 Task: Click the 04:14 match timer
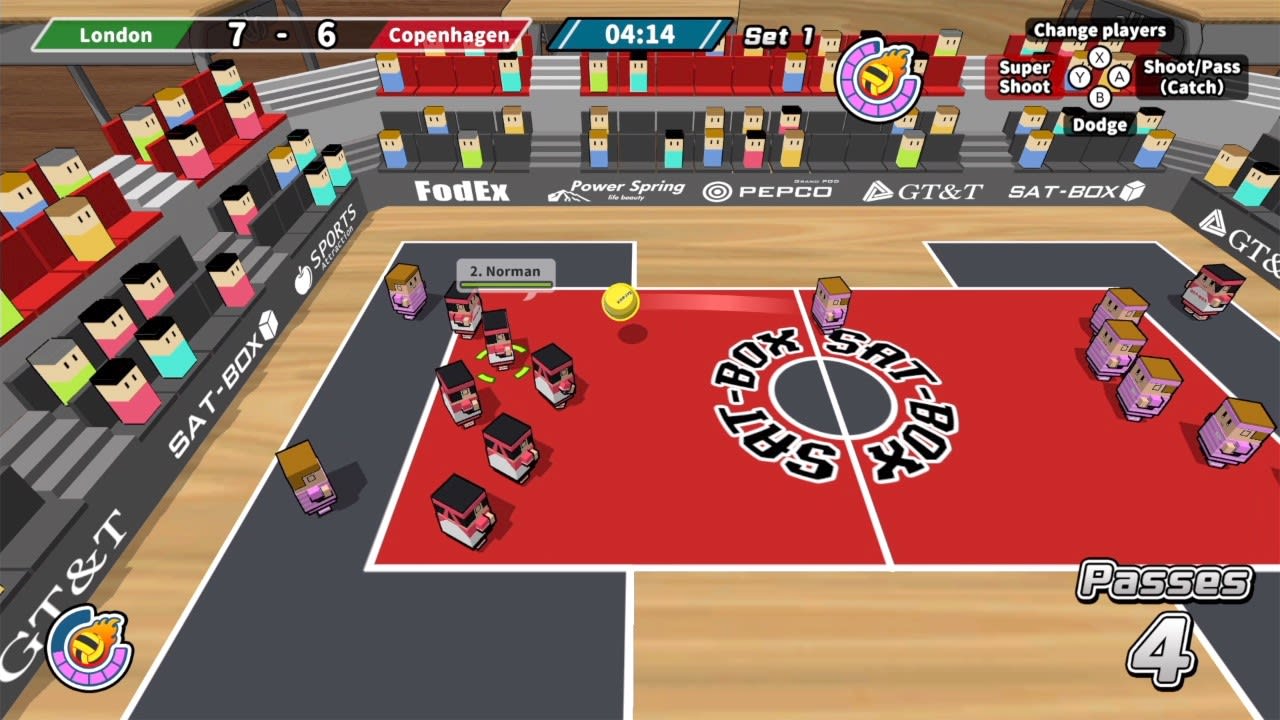coord(641,33)
